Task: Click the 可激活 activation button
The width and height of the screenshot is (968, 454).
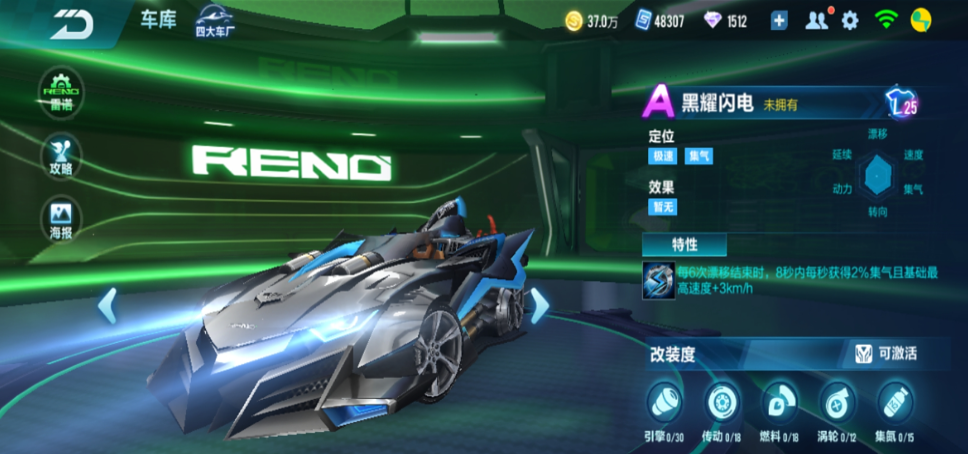Action: pyautogui.click(x=886, y=353)
